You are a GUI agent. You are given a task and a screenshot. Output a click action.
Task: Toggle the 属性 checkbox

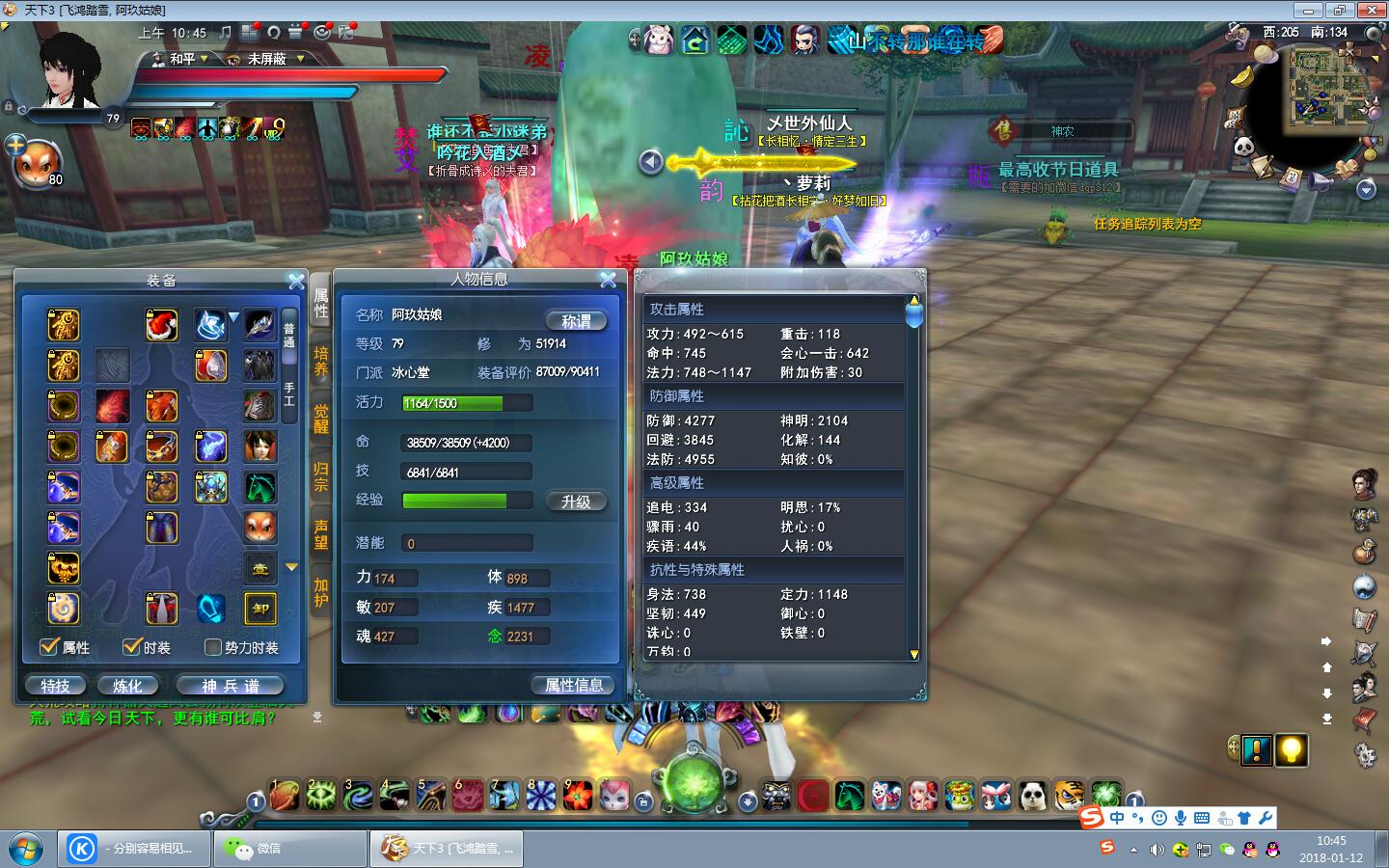tap(50, 647)
